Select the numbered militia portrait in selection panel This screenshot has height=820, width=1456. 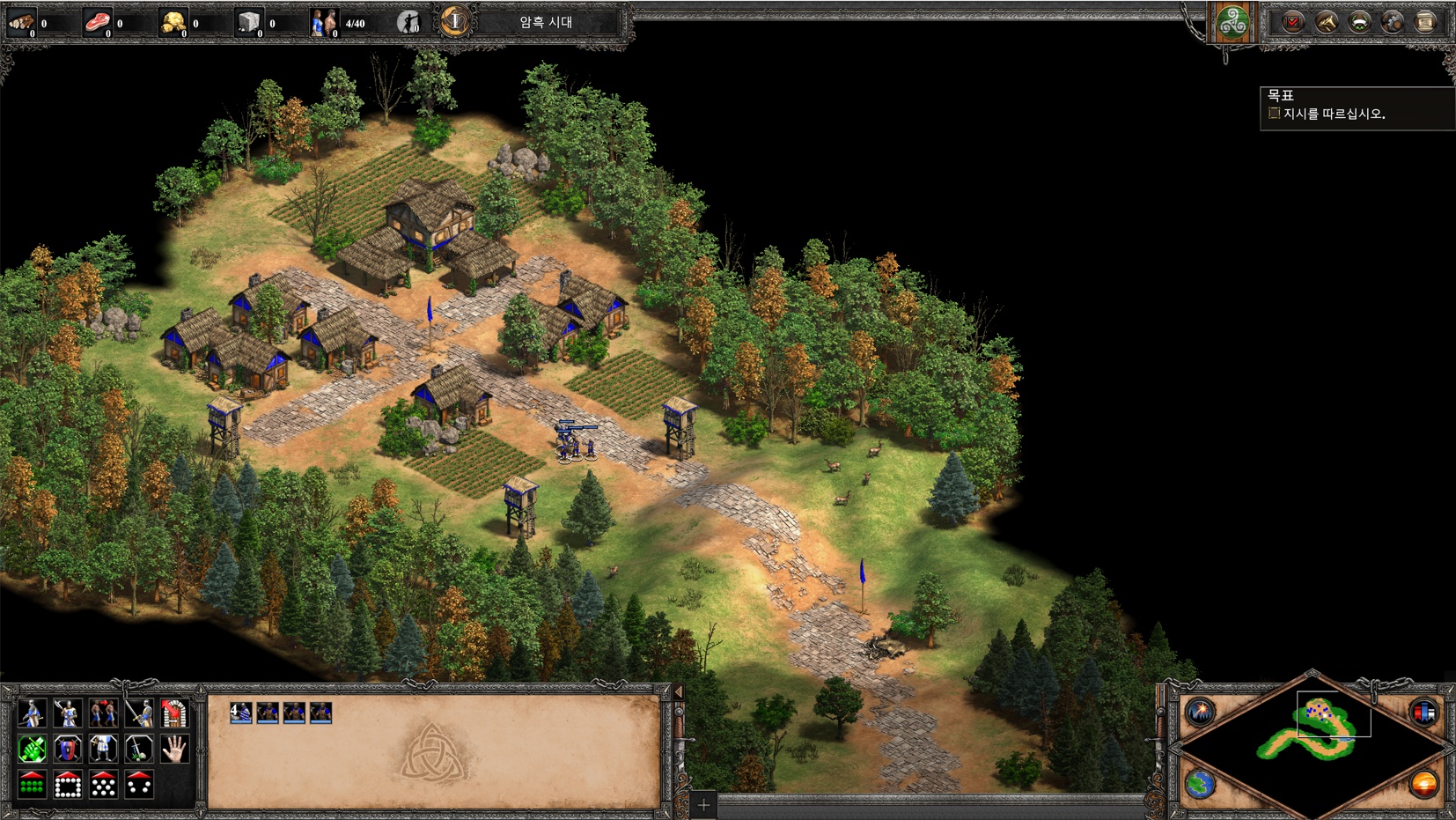point(240,713)
